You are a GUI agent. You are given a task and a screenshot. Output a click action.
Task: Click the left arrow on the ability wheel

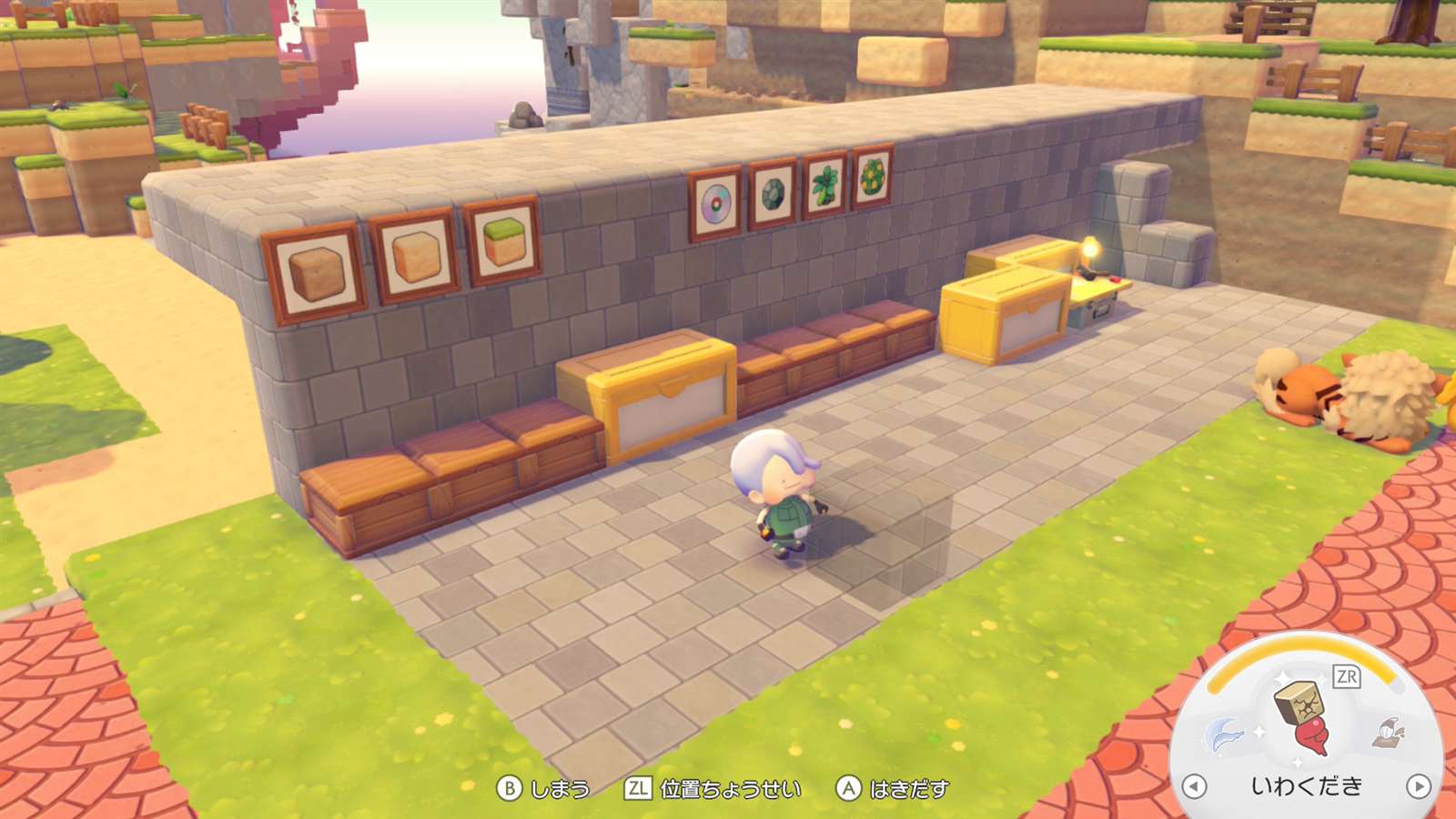1194,786
